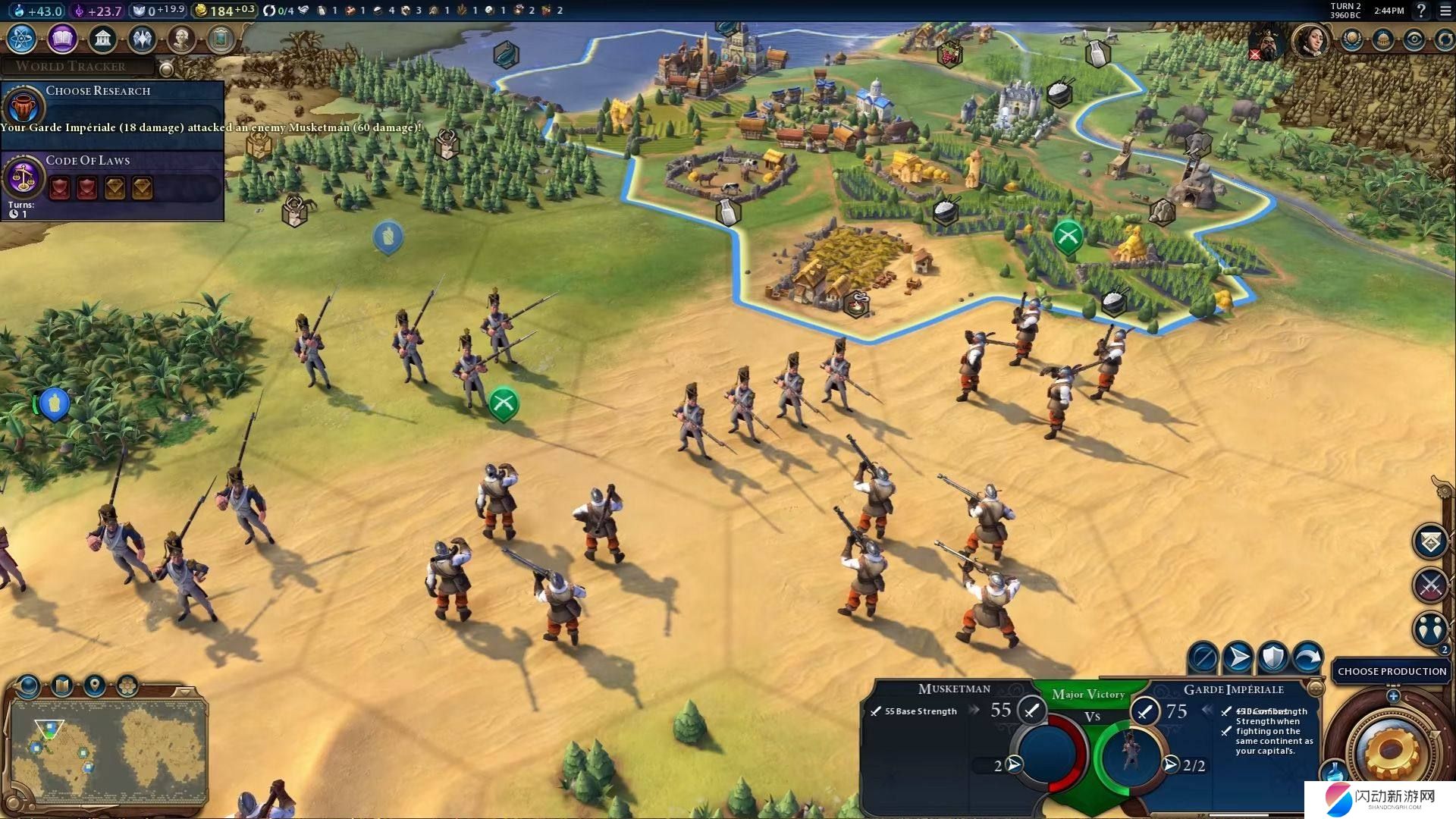
Task: Open the crossed swords combat notification
Action: click(1430, 585)
